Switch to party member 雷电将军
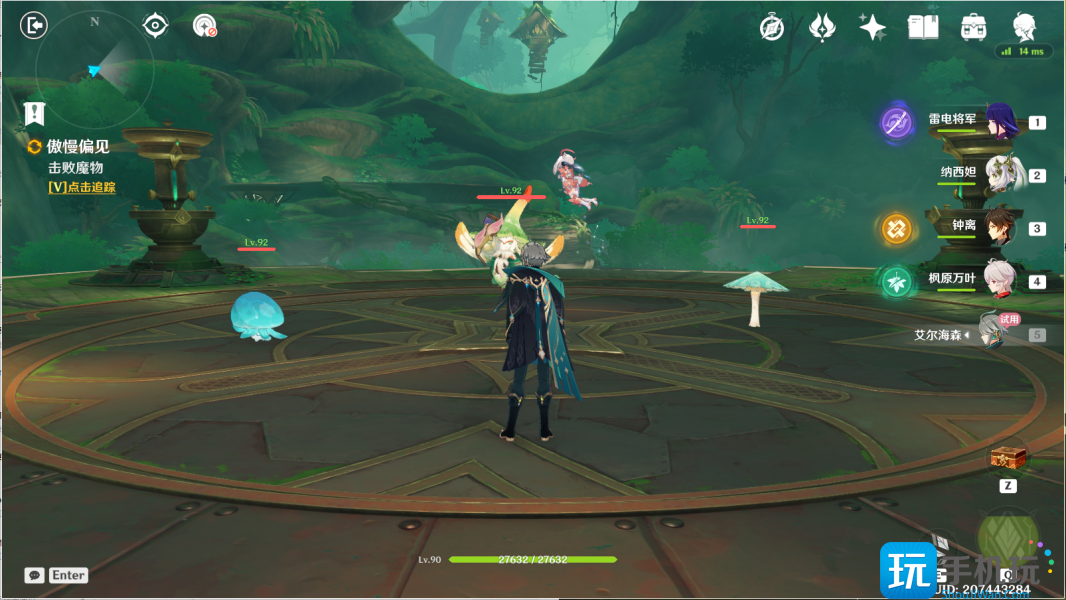 (x=1000, y=122)
